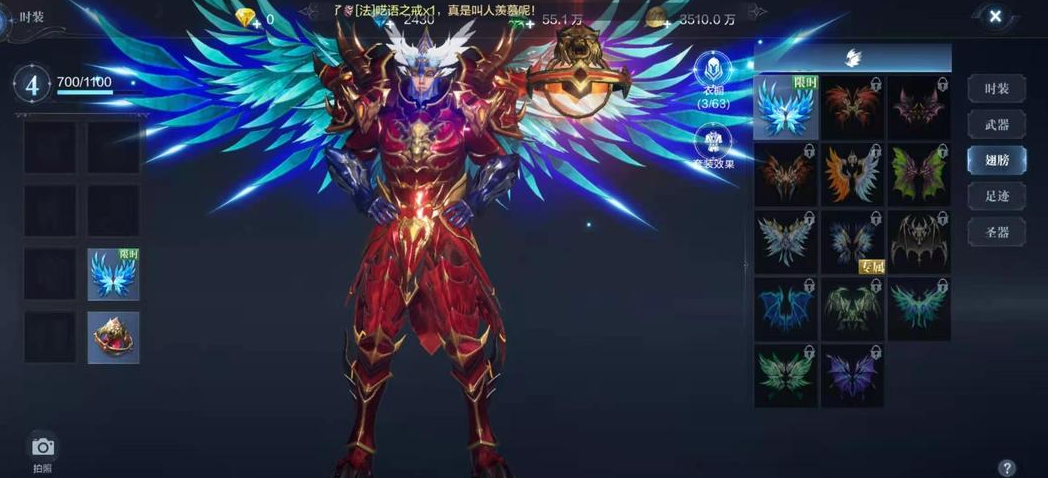The image size is (1048, 478).
Task: Click the equipped blue wings slot
Action: (113, 275)
